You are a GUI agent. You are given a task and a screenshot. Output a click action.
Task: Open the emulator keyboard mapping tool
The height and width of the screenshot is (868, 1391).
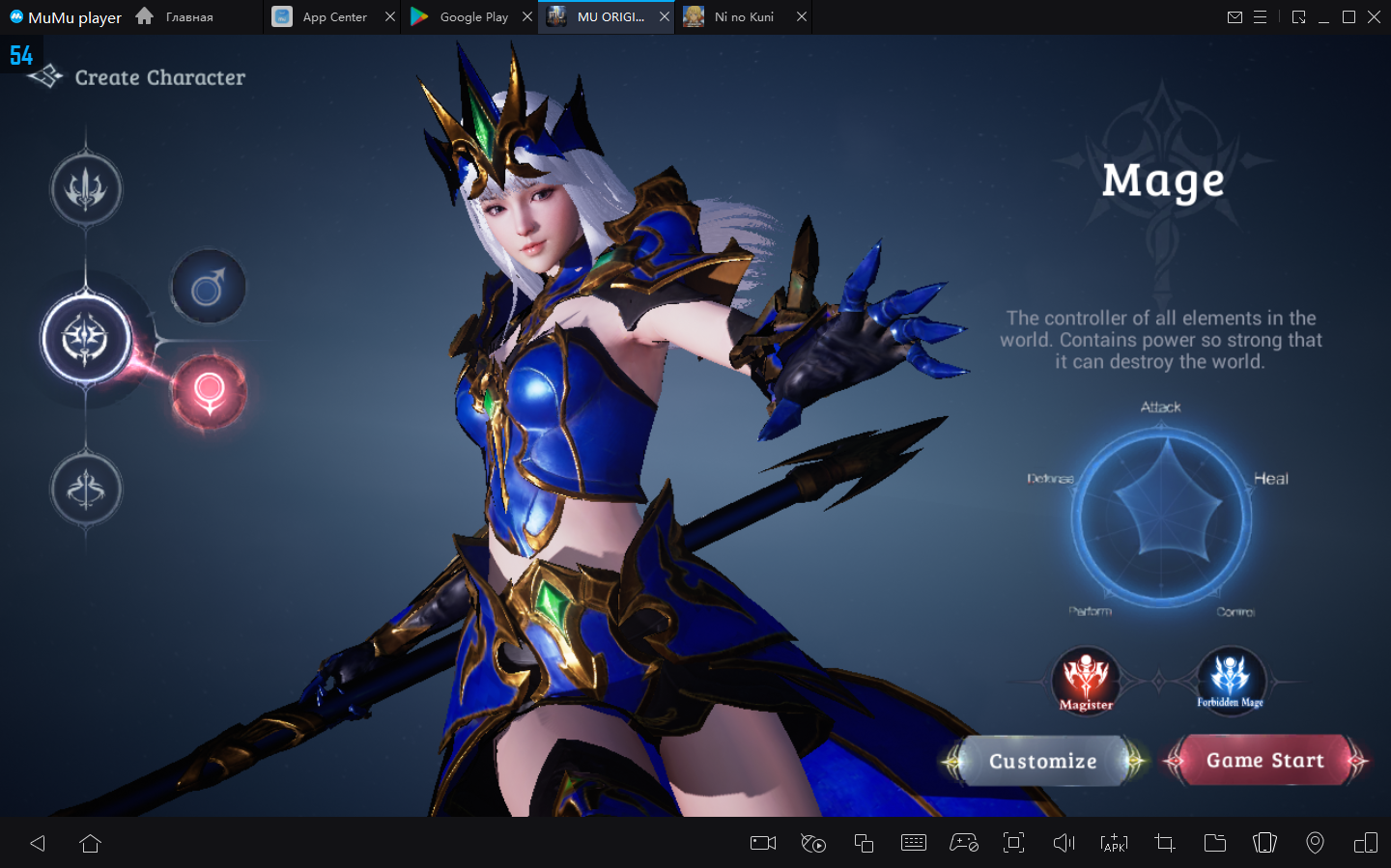coord(913,844)
